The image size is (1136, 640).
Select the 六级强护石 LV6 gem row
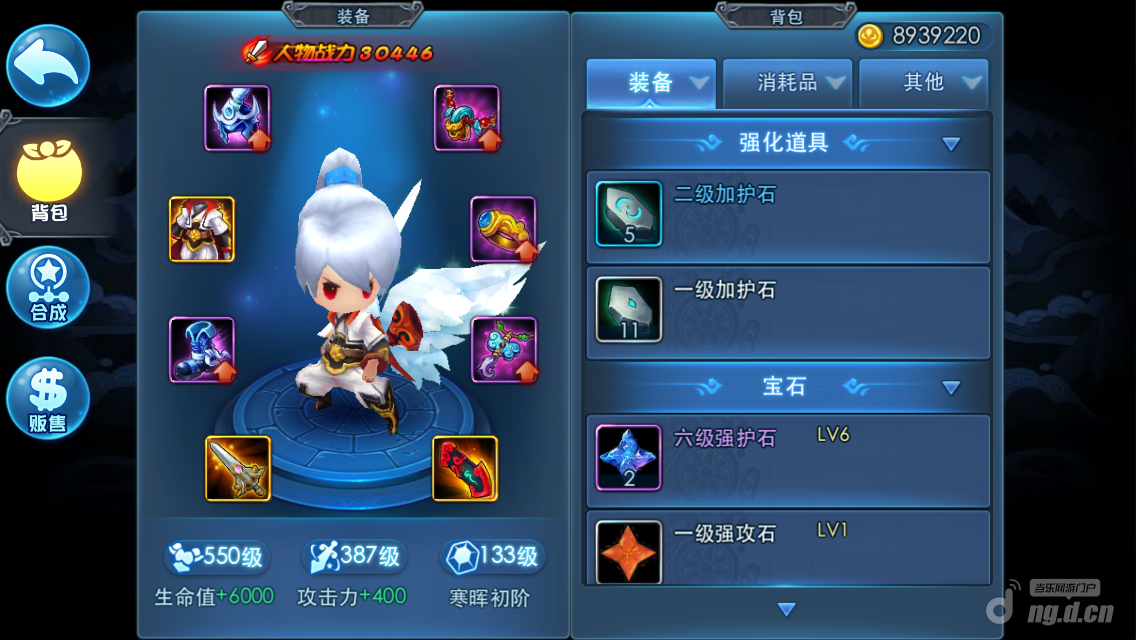788,458
